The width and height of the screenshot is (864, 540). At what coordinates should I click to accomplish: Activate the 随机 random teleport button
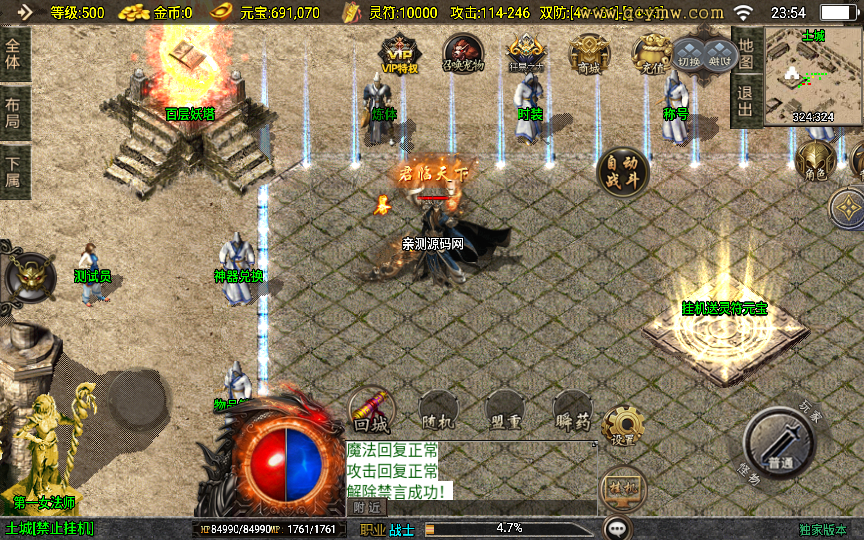tap(439, 411)
